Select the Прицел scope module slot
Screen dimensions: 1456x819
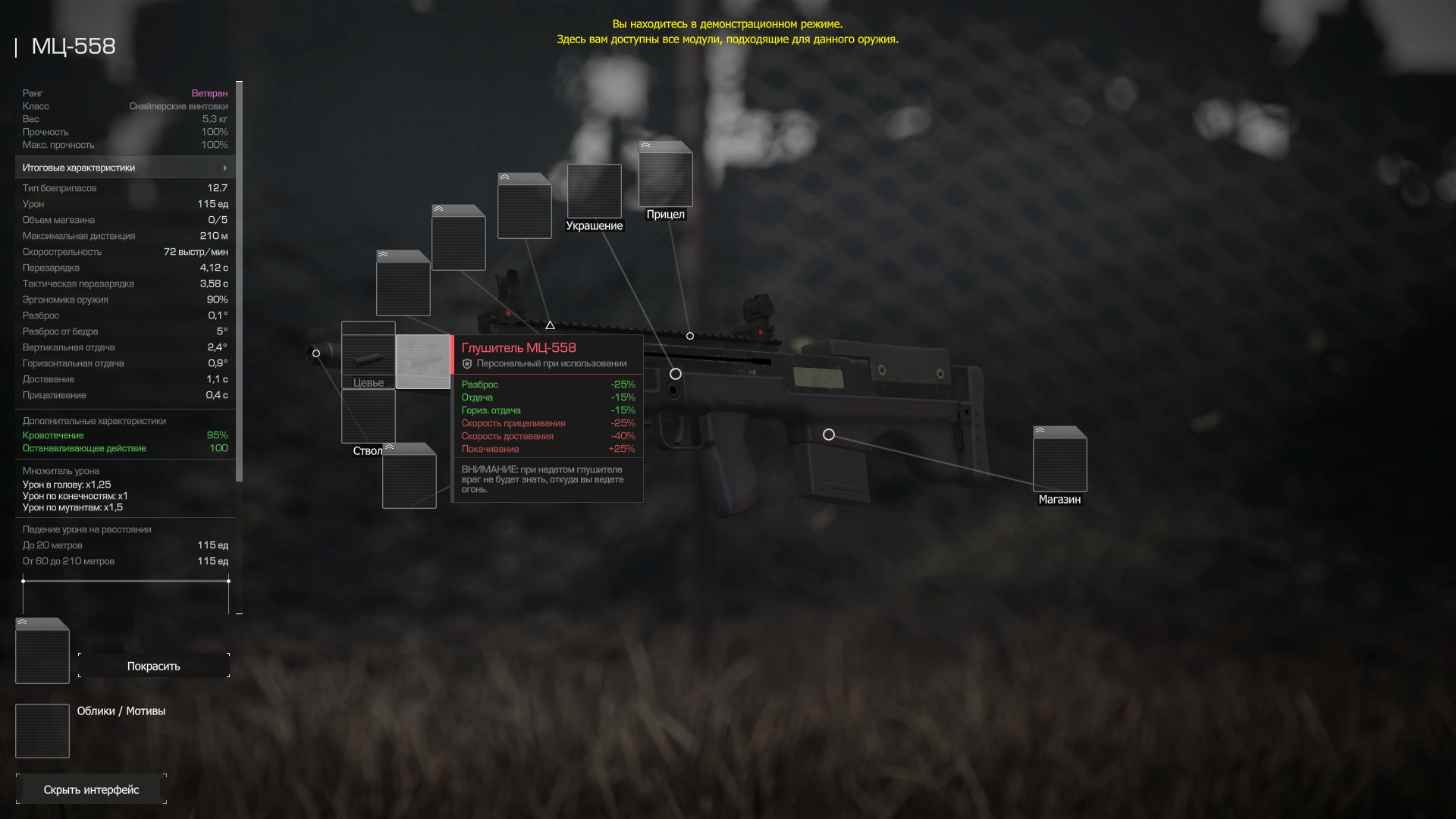pos(665,179)
